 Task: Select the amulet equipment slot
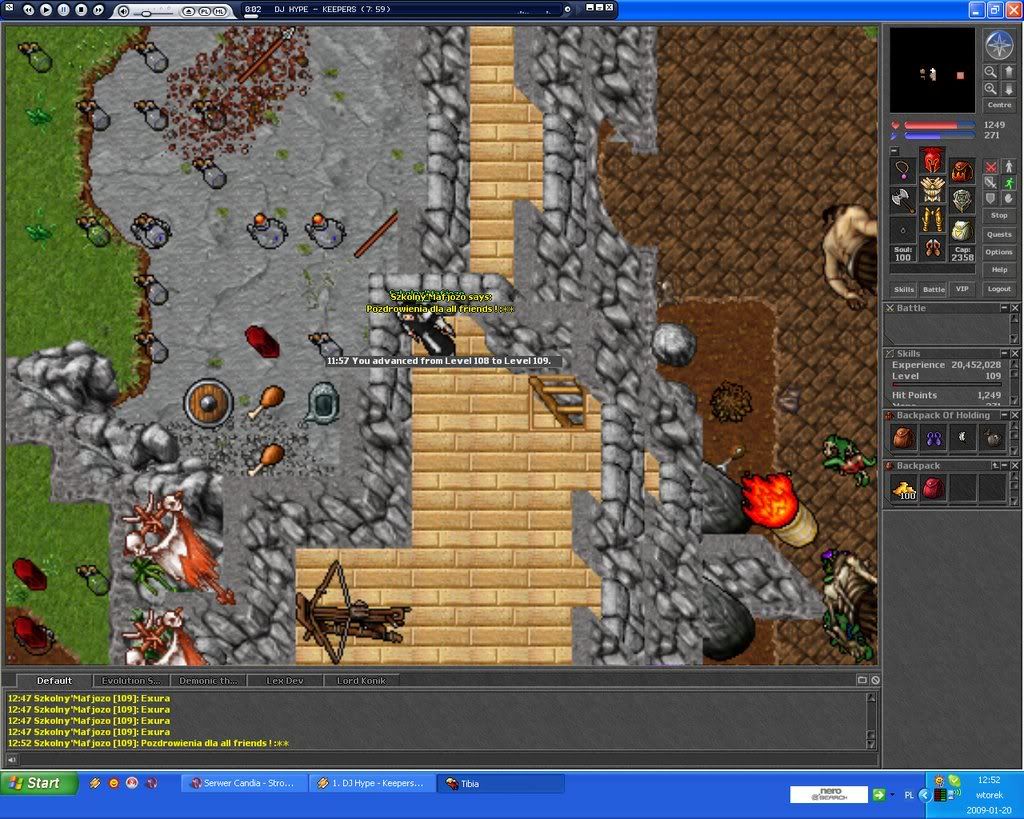pos(903,169)
